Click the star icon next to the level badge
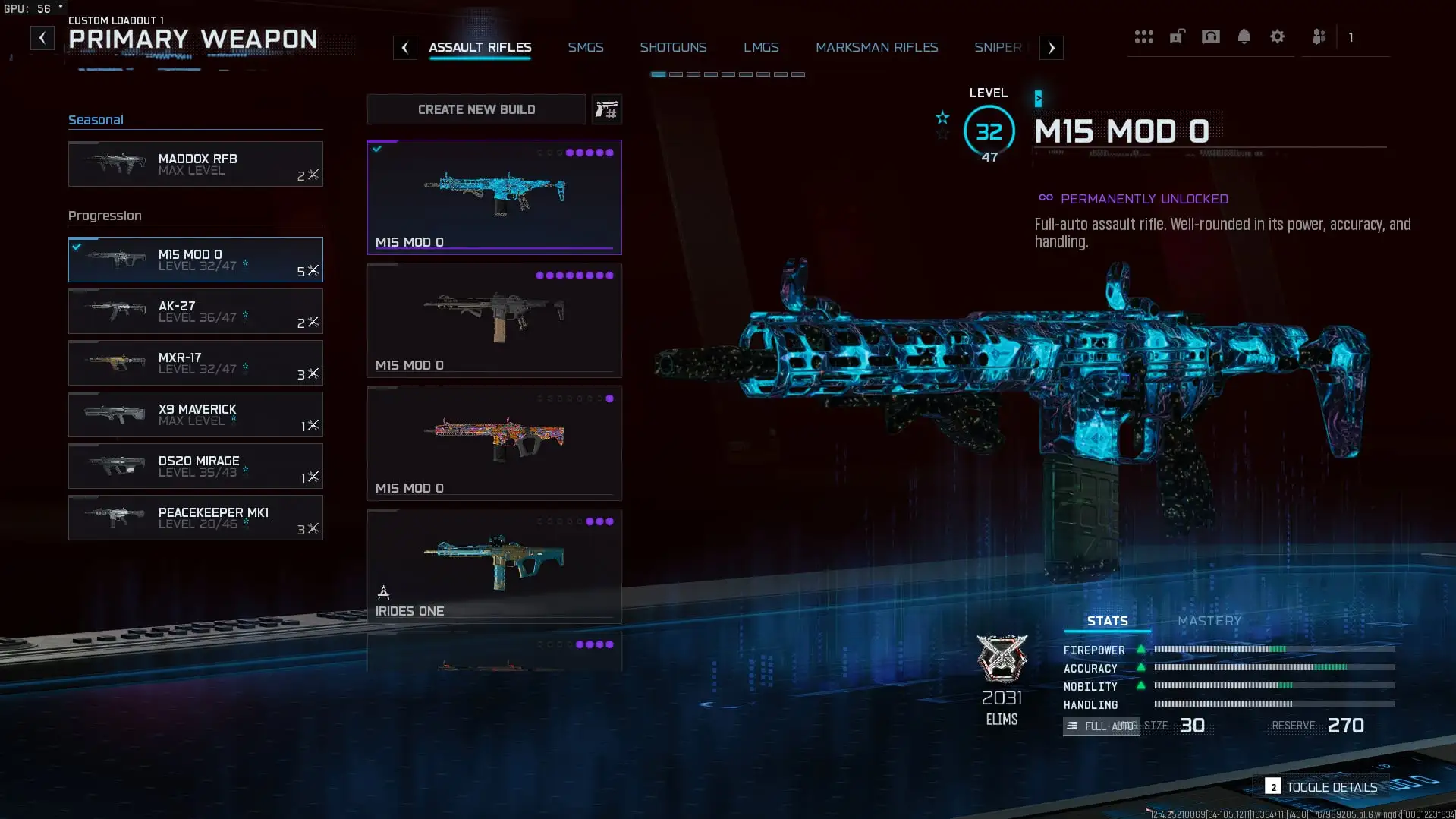This screenshot has width=1456, height=819. [942, 118]
